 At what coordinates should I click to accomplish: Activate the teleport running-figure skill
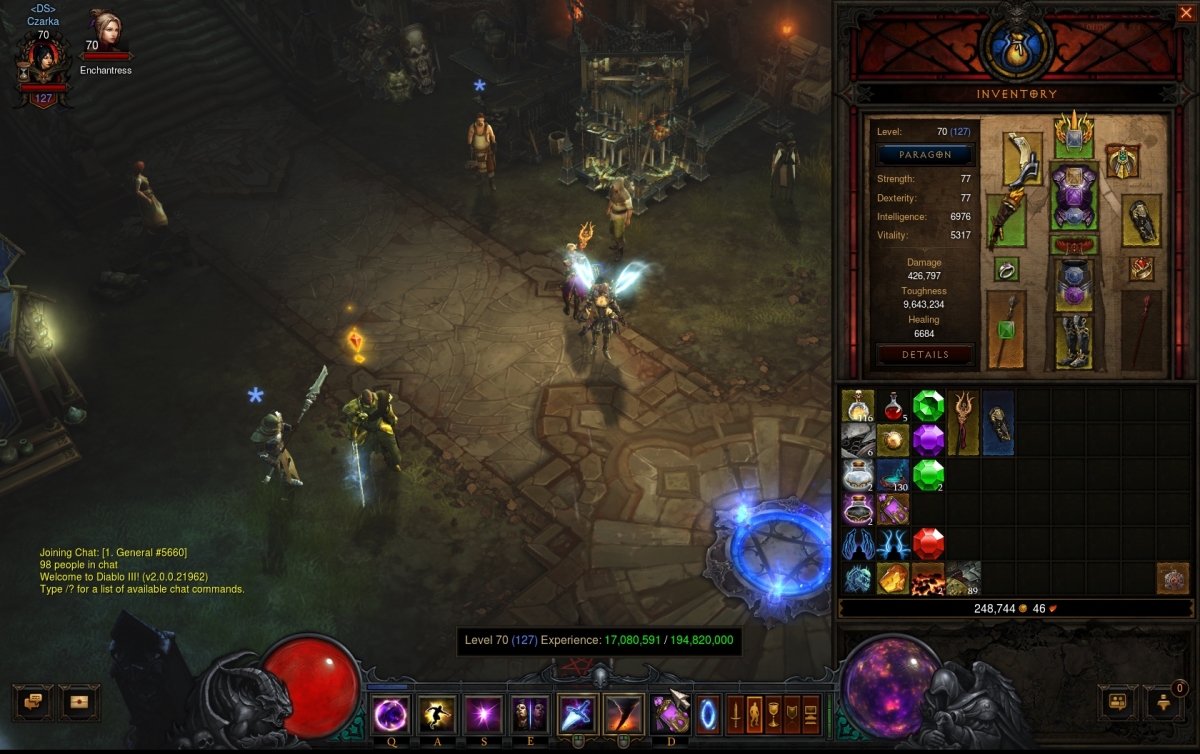click(x=437, y=716)
